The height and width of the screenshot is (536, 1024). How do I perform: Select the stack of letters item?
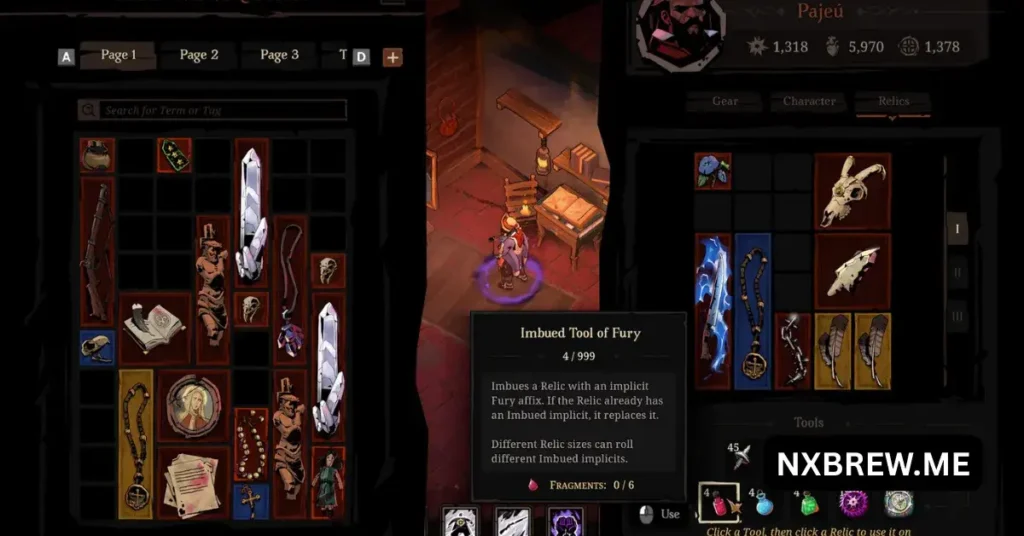(193, 483)
